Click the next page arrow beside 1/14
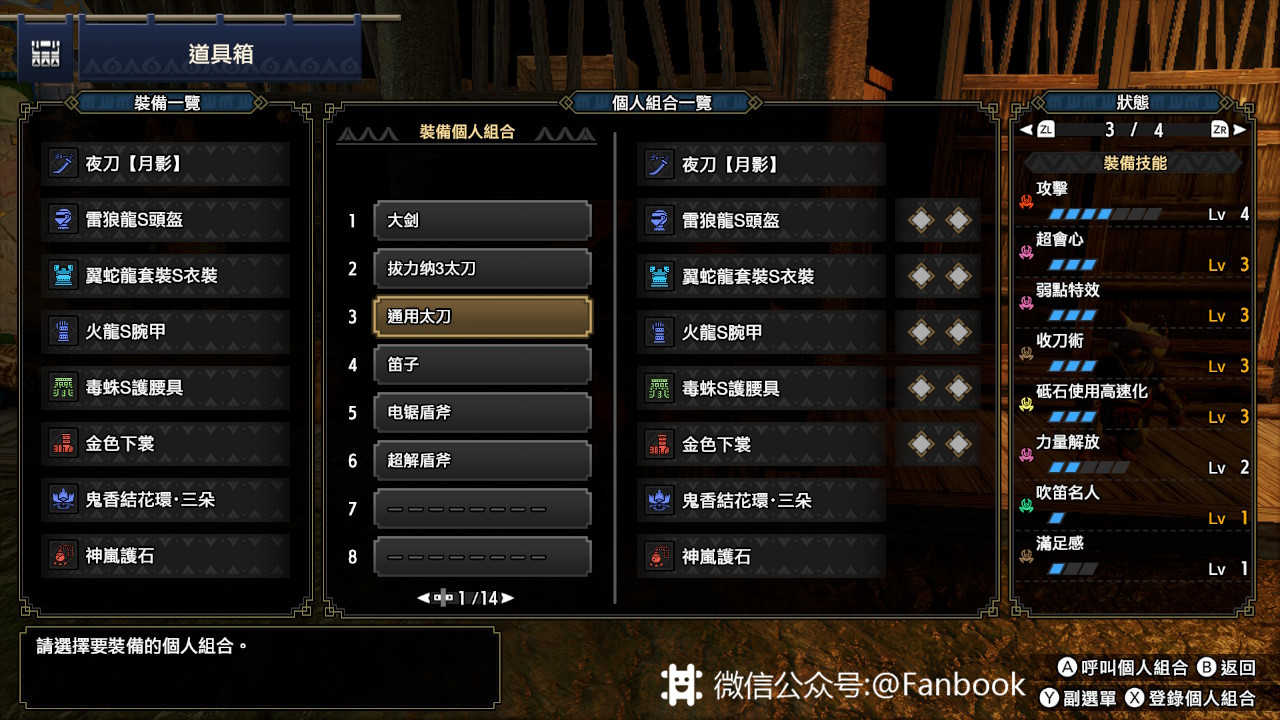Image resolution: width=1280 pixels, height=720 pixels. tap(506, 599)
